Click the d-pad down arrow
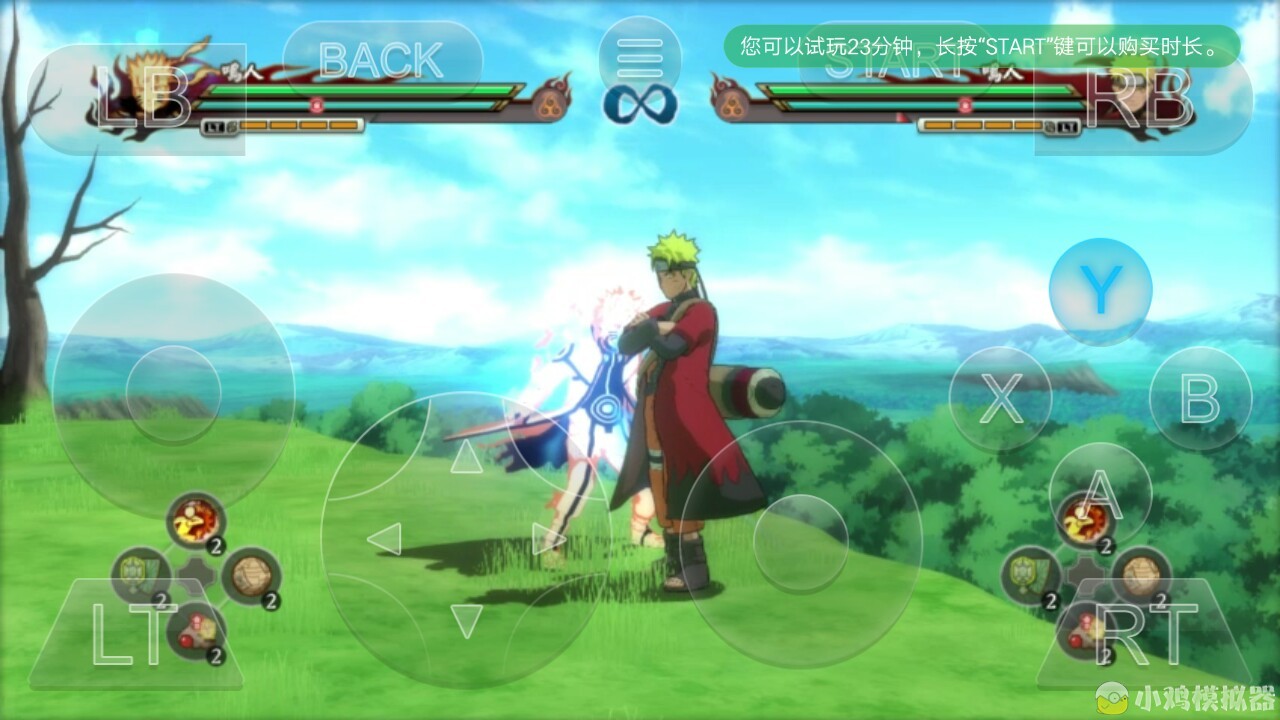The image size is (1280, 720). (x=465, y=620)
